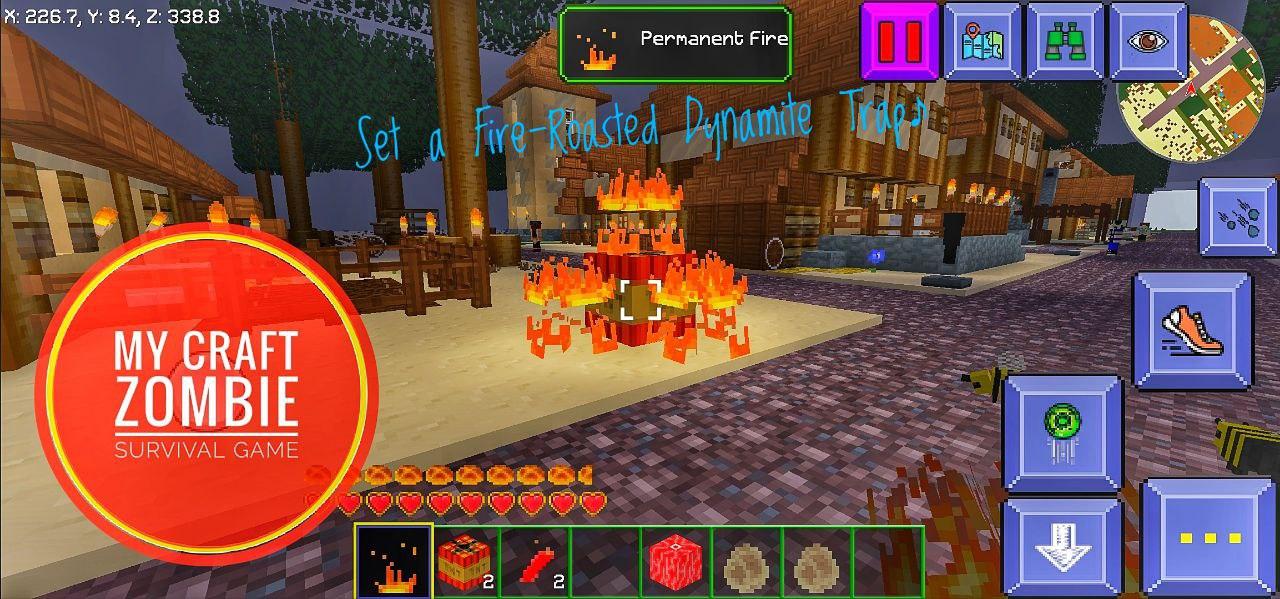Toggle the eye camera view button
This screenshot has height=599, width=1280.
[x=1147, y=41]
